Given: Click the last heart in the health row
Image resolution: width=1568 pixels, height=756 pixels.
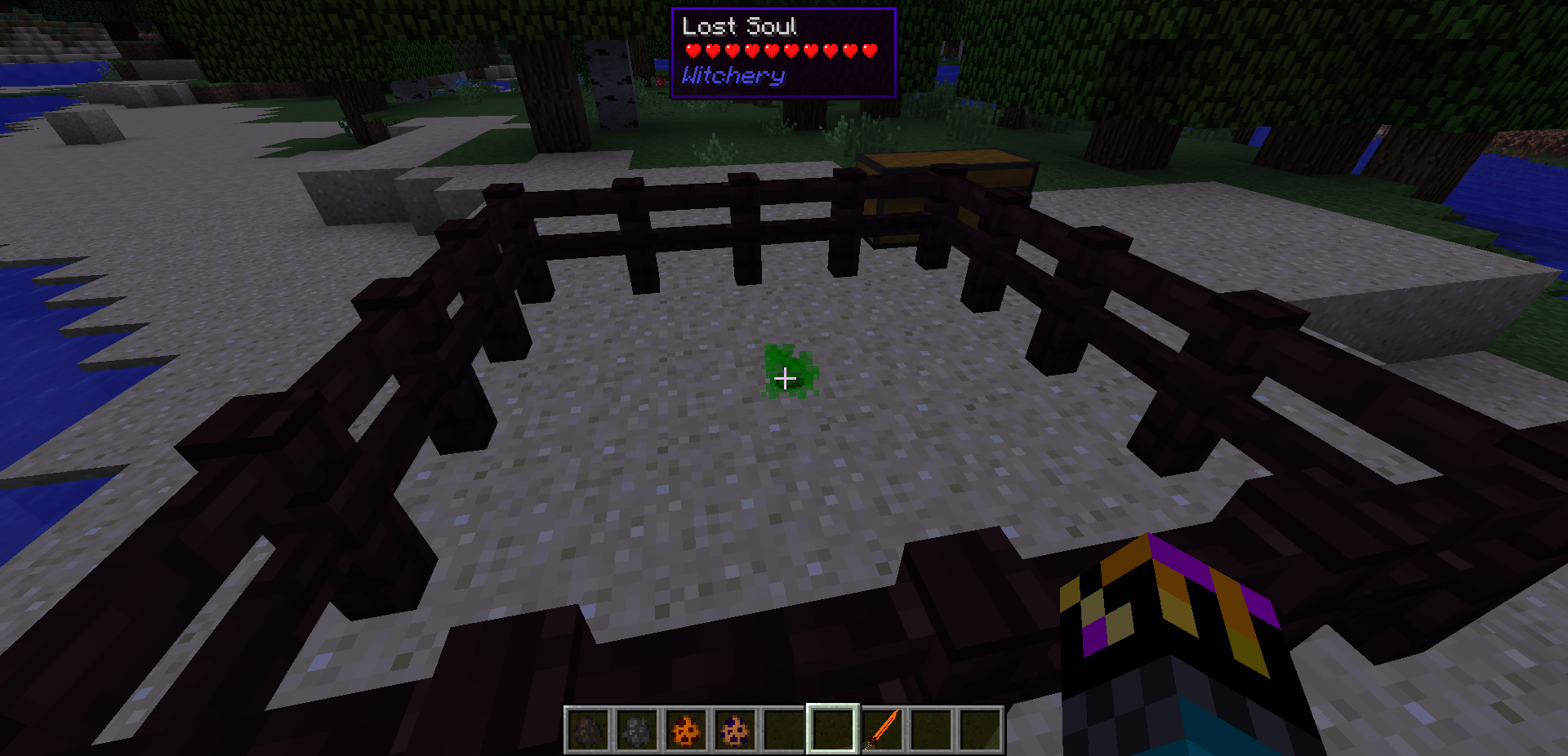Looking at the screenshot, I should pos(868,51).
